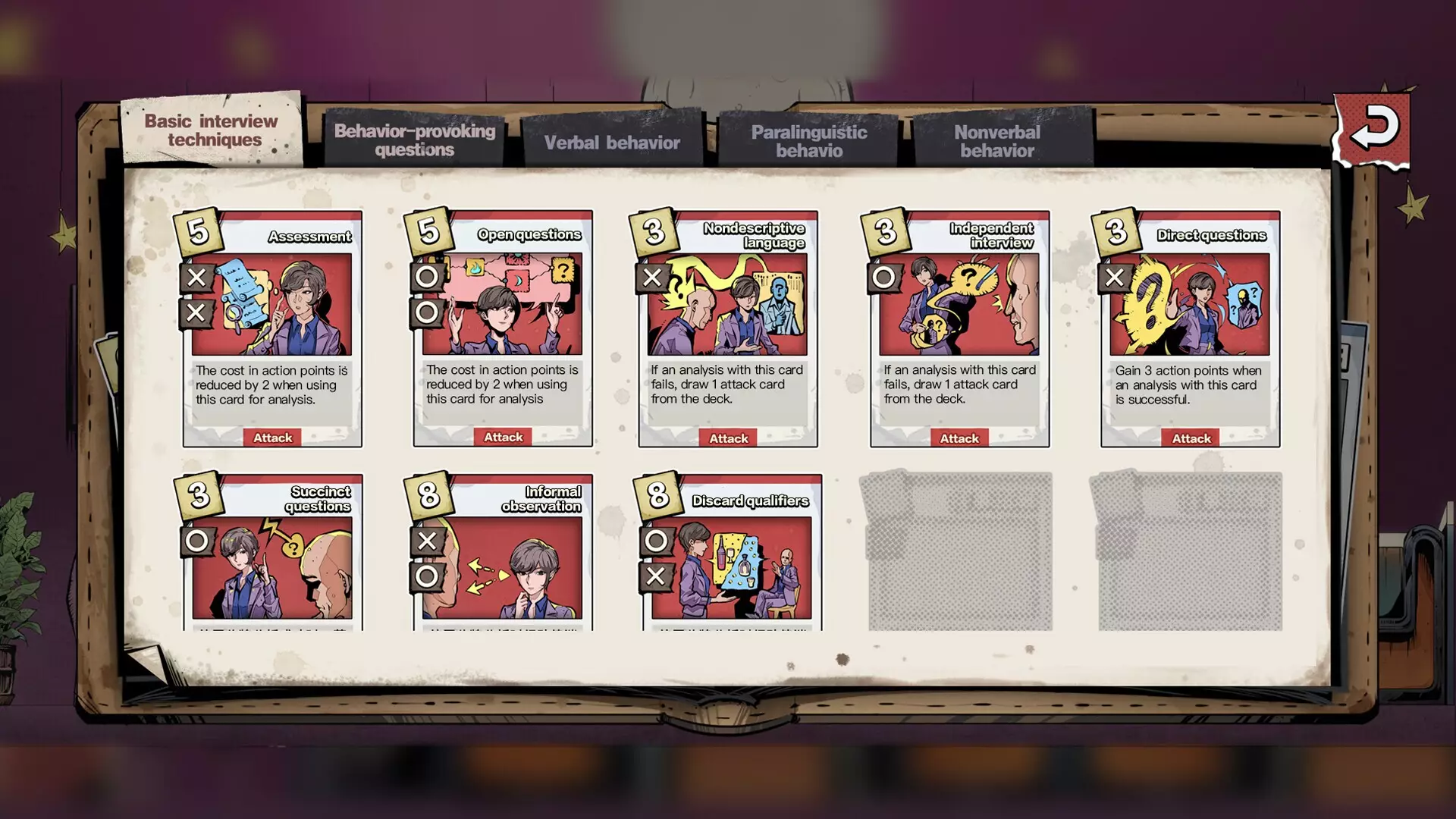Click the Attack label on Direct questions

point(1191,438)
